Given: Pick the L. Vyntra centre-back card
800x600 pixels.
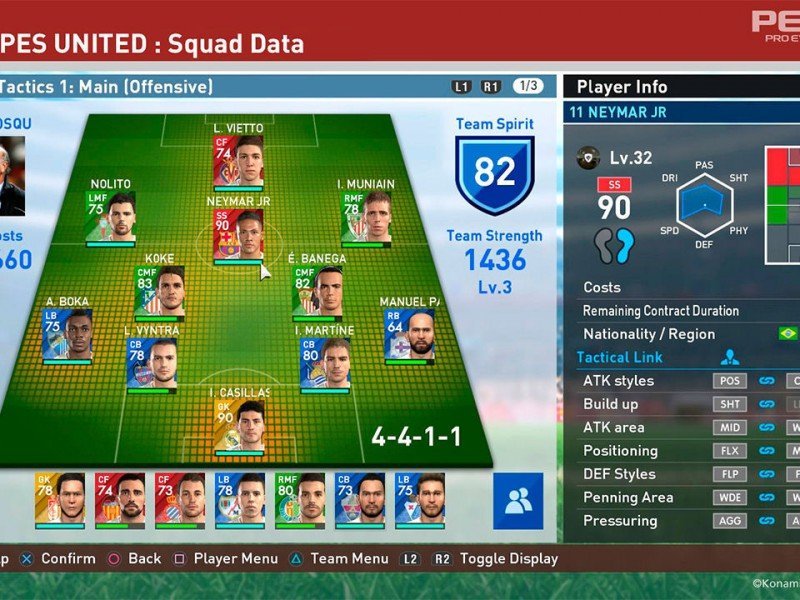Looking at the screenshot, I should (151, 362).
